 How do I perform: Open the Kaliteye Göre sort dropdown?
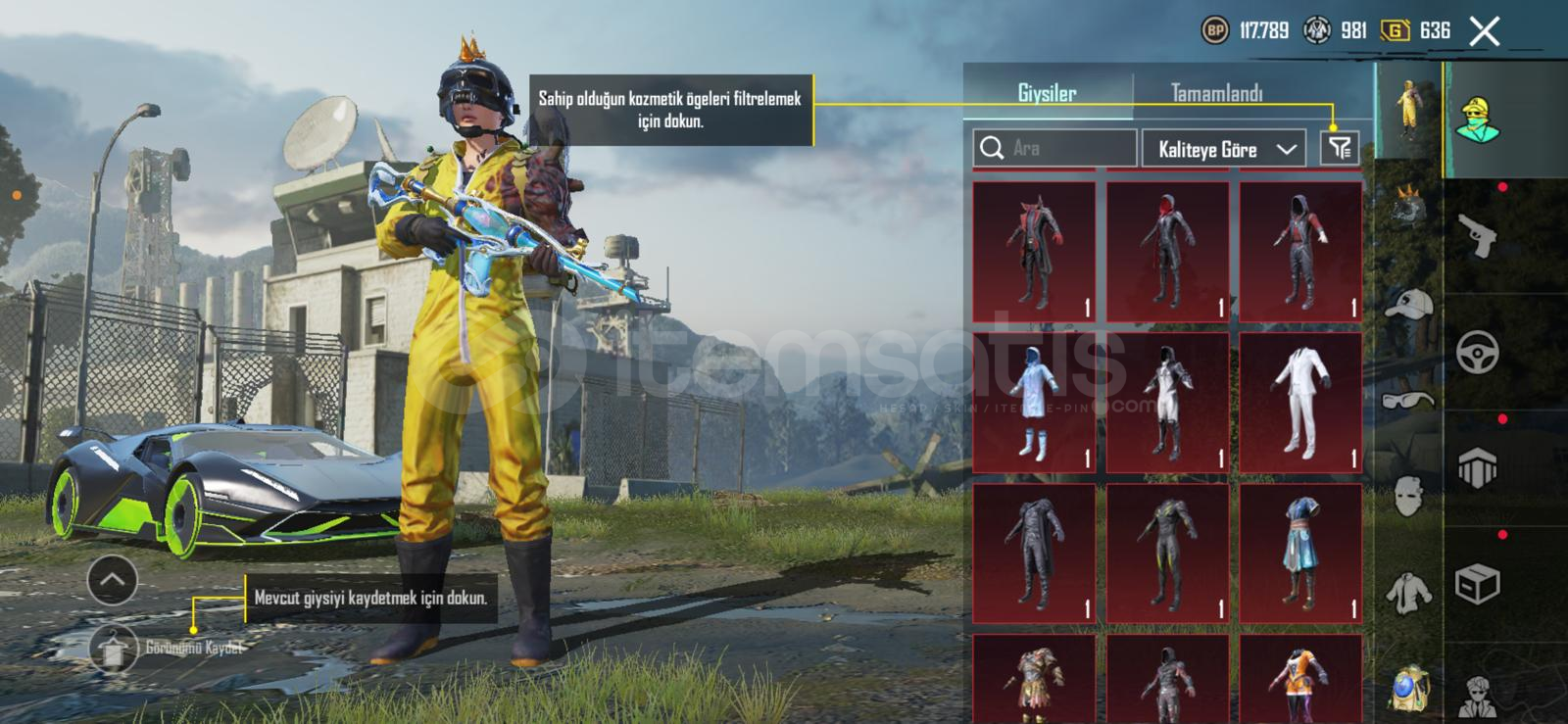(1223, 149)
